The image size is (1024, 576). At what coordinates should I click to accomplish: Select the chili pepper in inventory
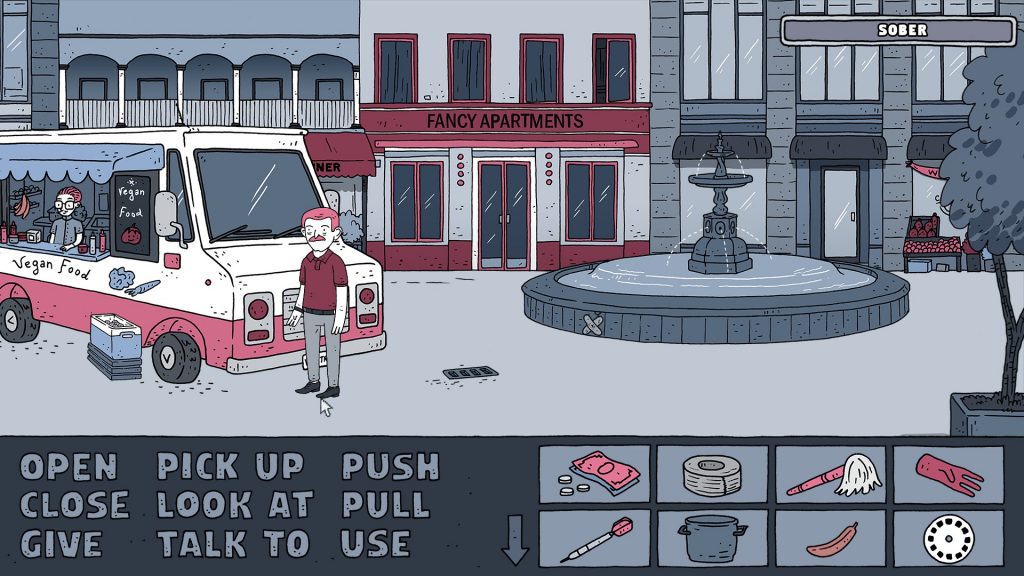[x=830, y=539]
